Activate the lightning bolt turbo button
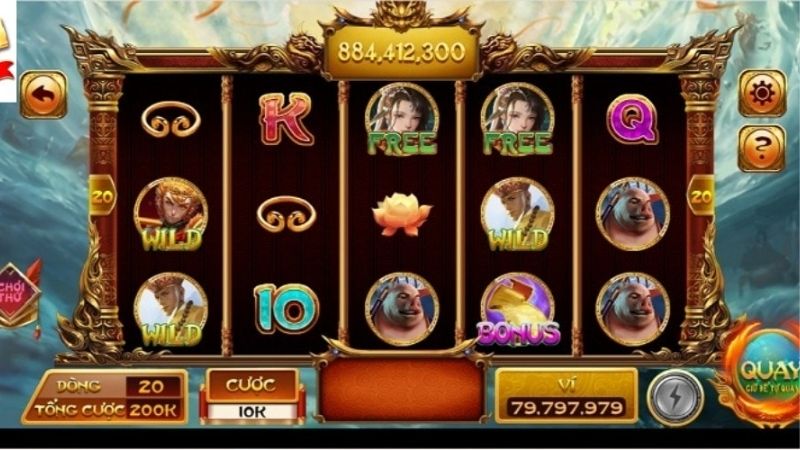800x450 pixels. coord(675,397)
